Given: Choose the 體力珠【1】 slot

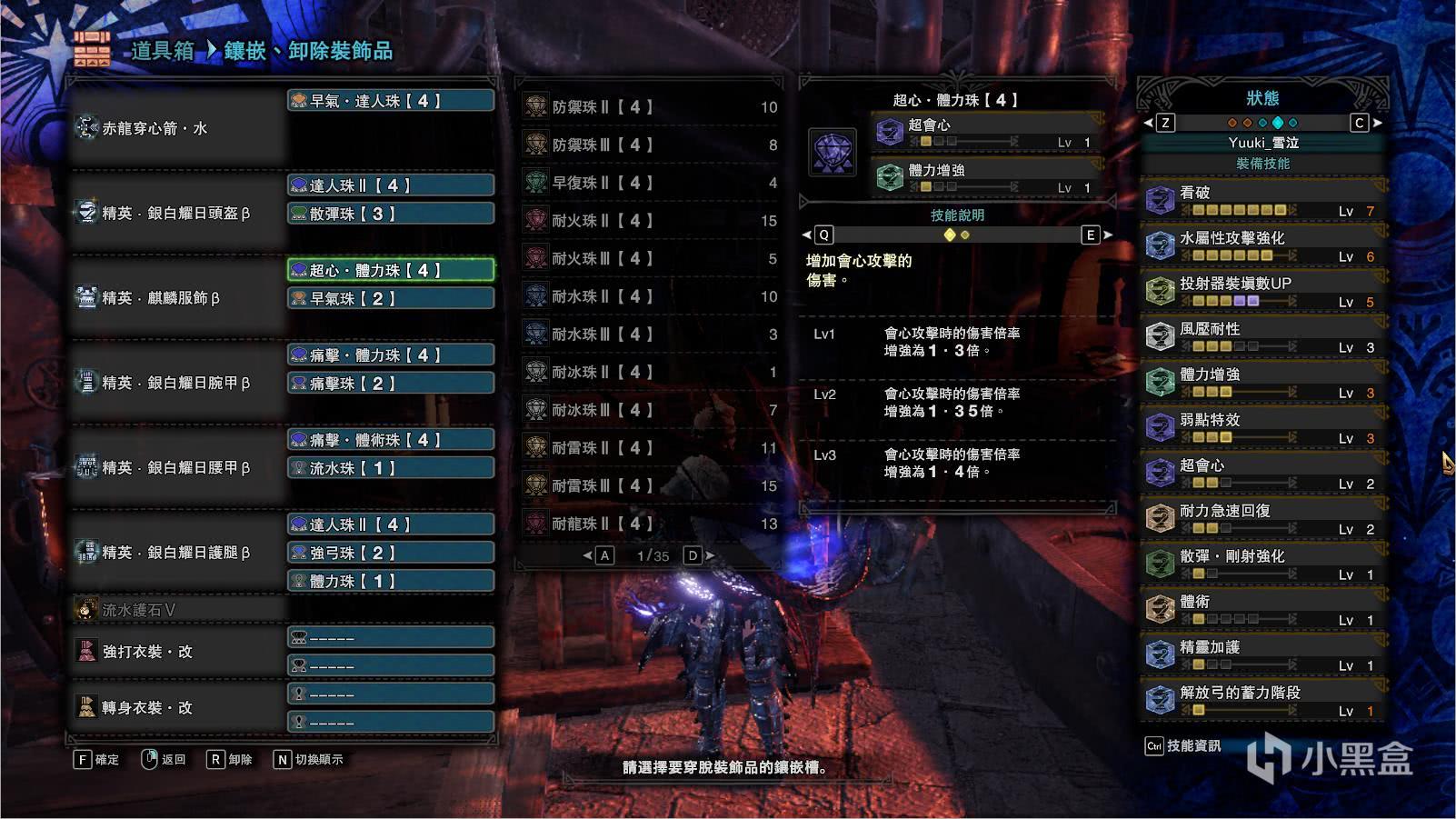Looking at the screenshot, I should (x=391, y=581).
